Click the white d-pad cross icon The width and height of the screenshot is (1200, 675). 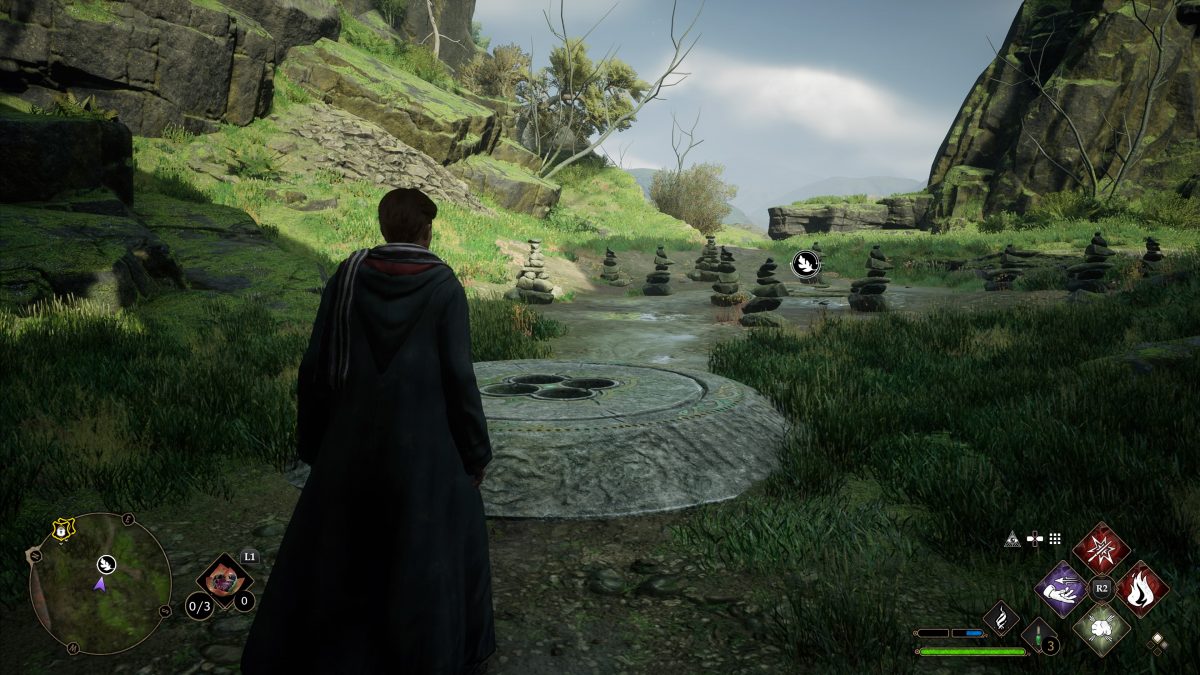tap(1035, 539)
